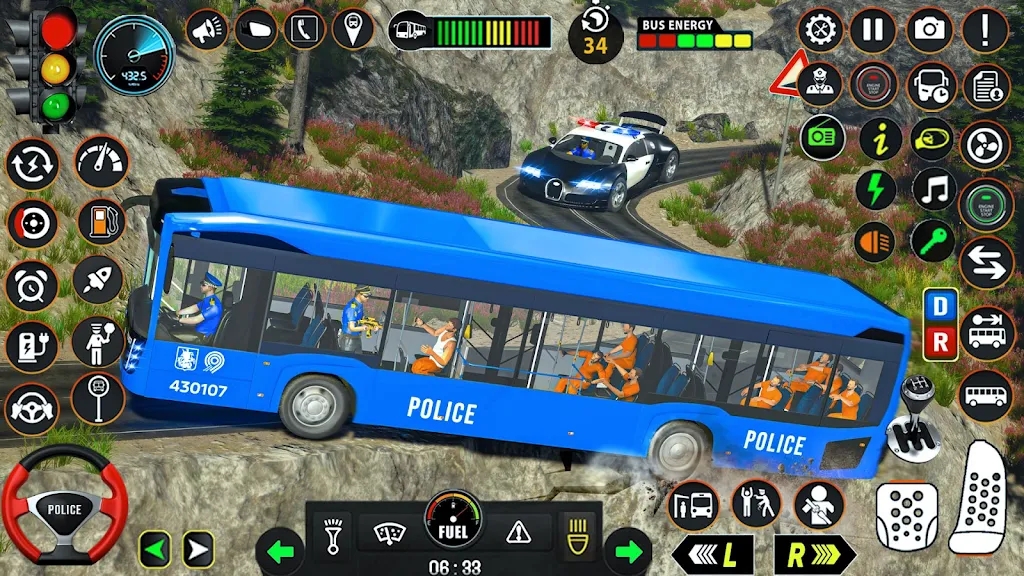Image resolution: width=1024 pixels, height=576 pixels.
Task: Hit the brake pedal
Action: tap(907, 515)
